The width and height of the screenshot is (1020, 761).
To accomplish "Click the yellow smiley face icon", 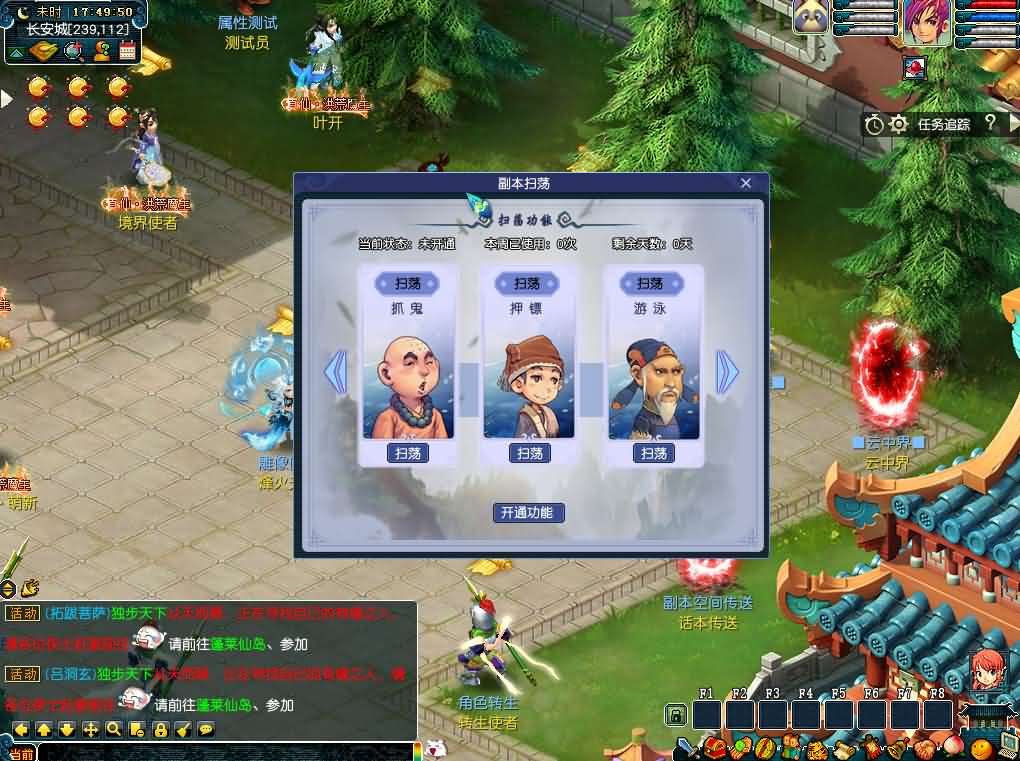I will 980,748.
